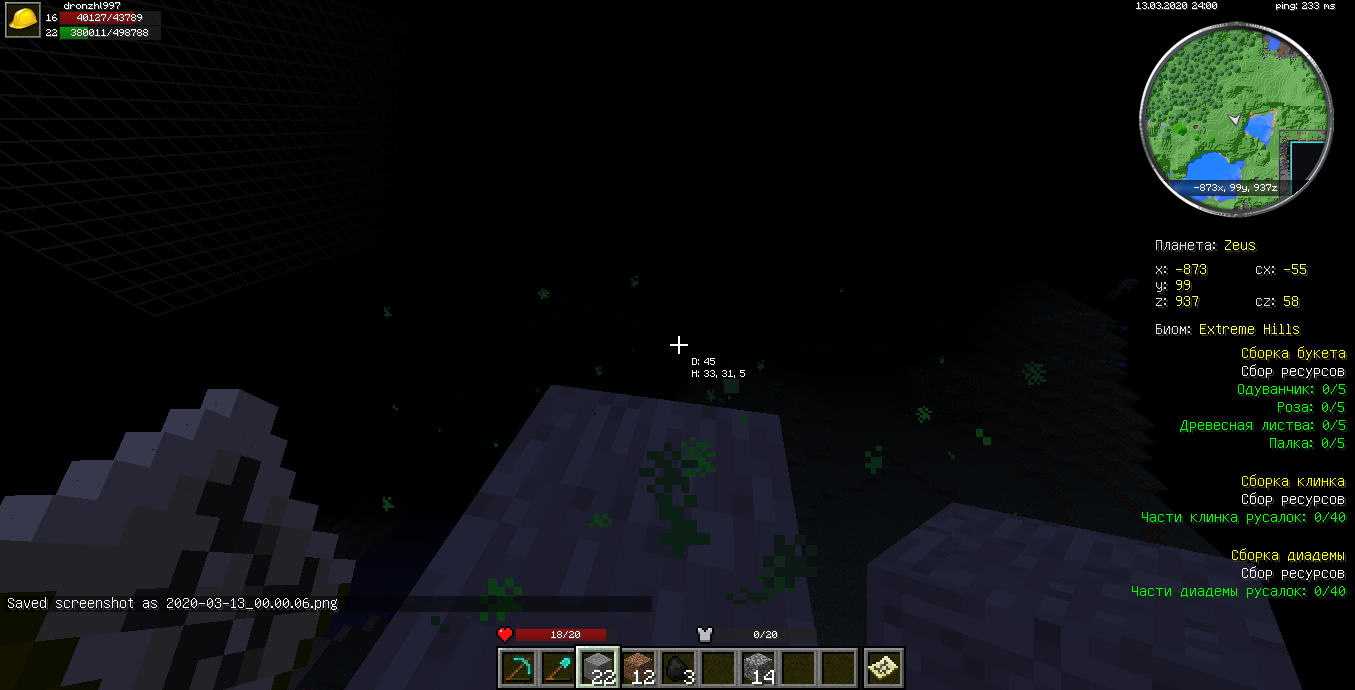
Task: Open the "Сборка клинка" quest entry
Action: point(1293,482)
